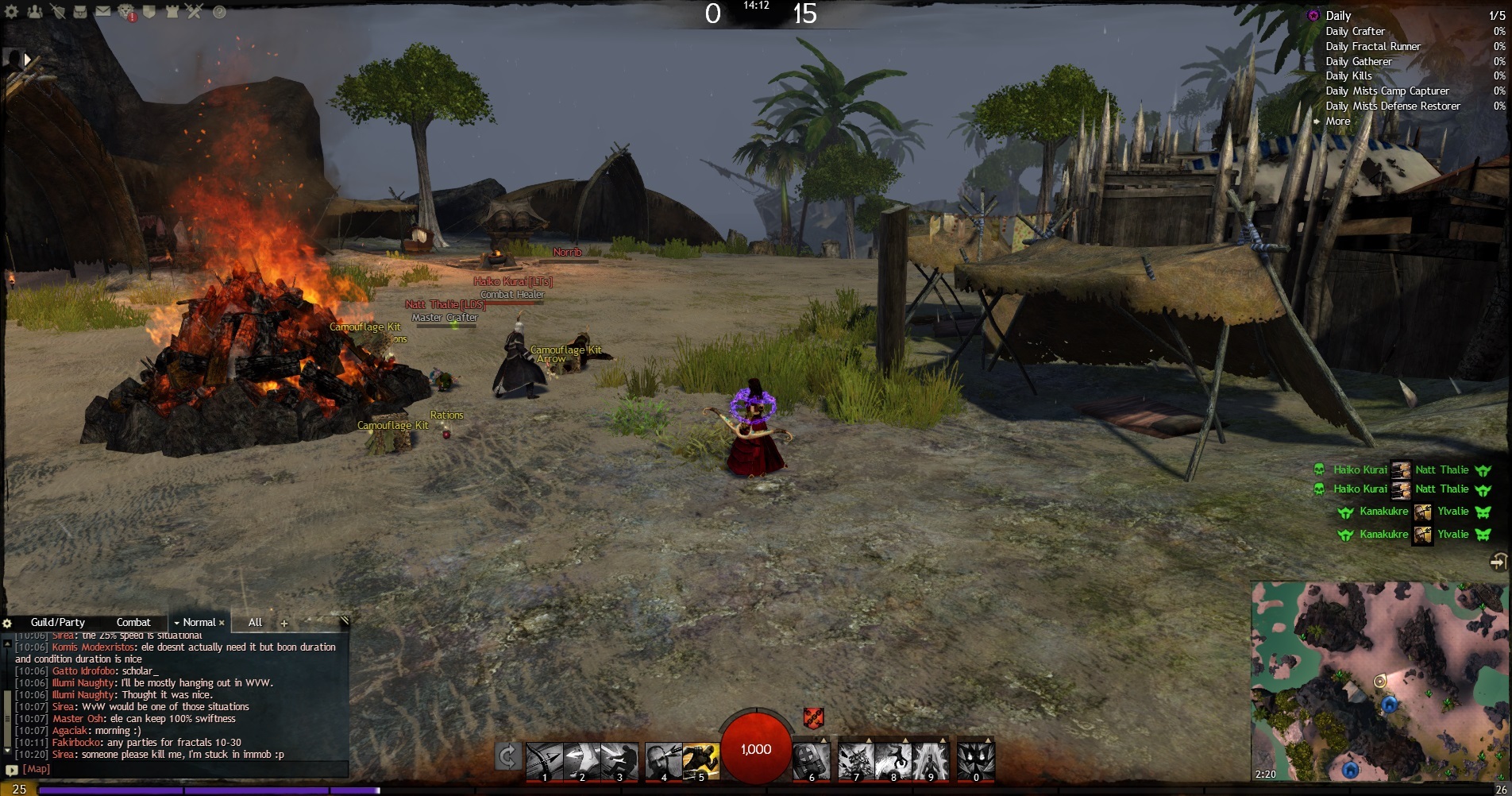The image size is (1512, 796).
Task: Select the Daily Kills objective
Action: [1348, 76]
